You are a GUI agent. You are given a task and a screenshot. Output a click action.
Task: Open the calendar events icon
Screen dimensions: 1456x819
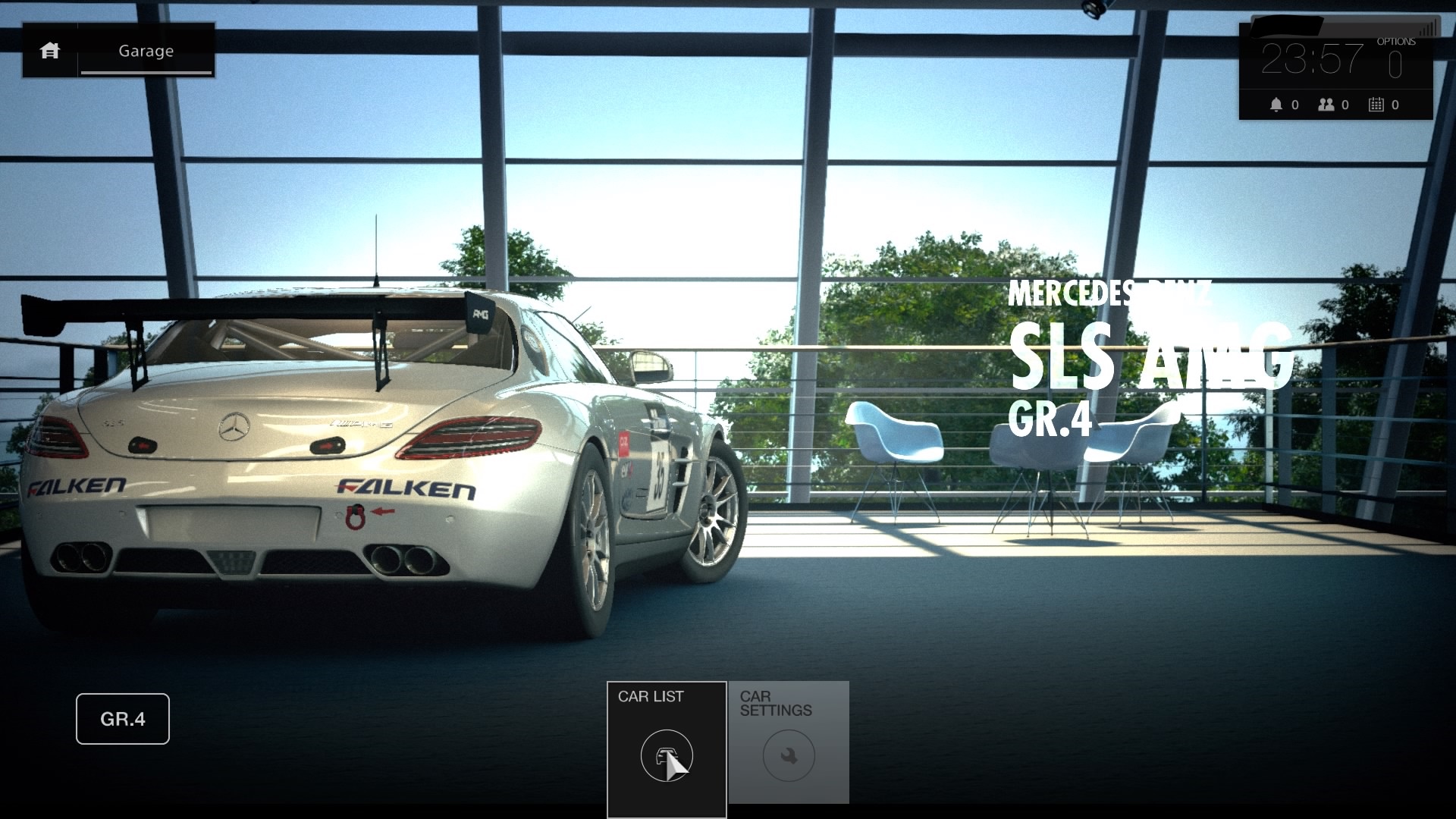pos(1376,105)
